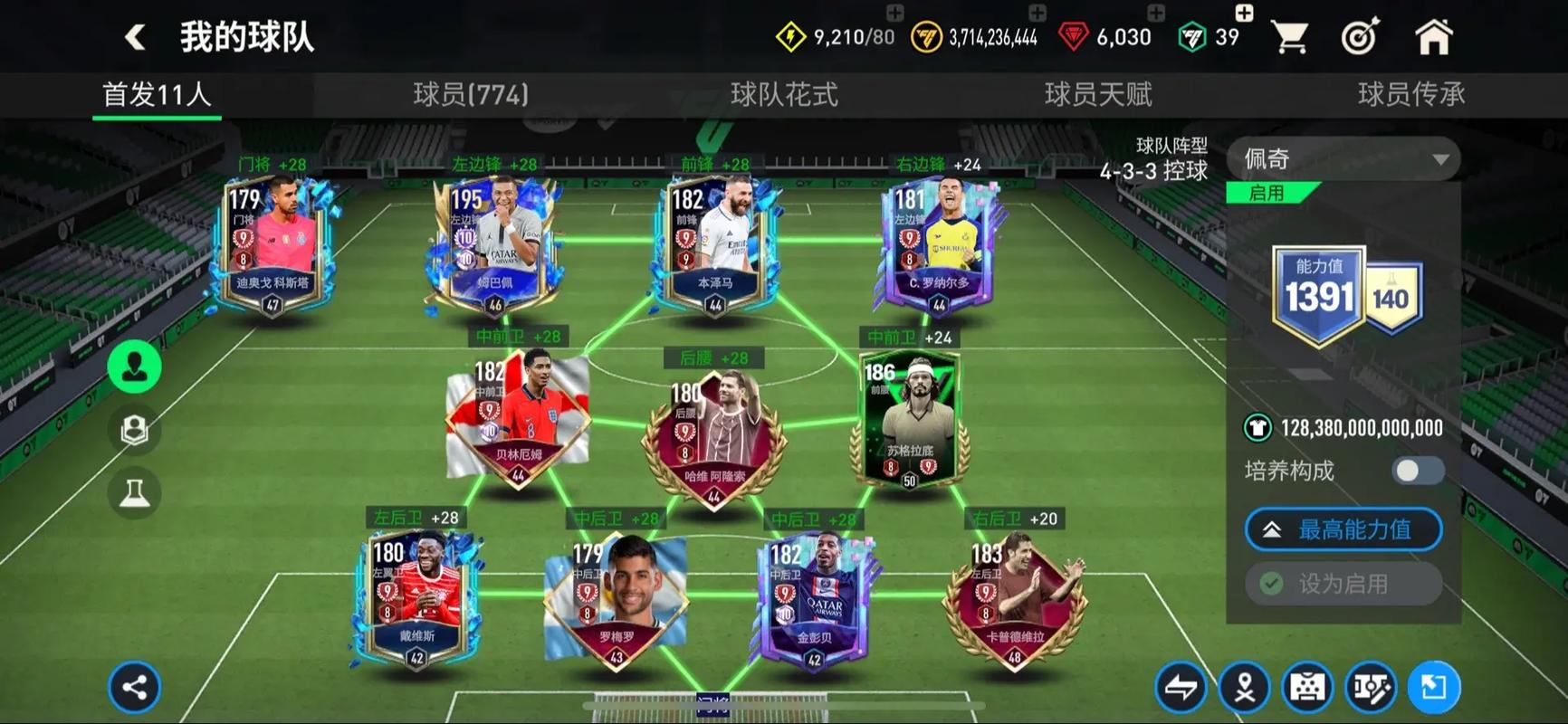Switch to the 球员(774) tab
This screenshot has height=724, width=1568.
coord(471,94)
